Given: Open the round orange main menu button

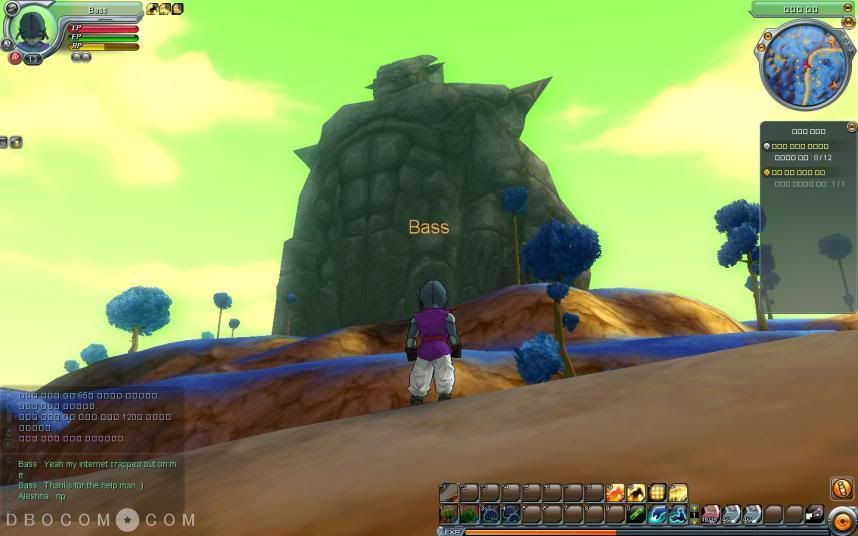Looking at the screenshot, I should [841, 520].
